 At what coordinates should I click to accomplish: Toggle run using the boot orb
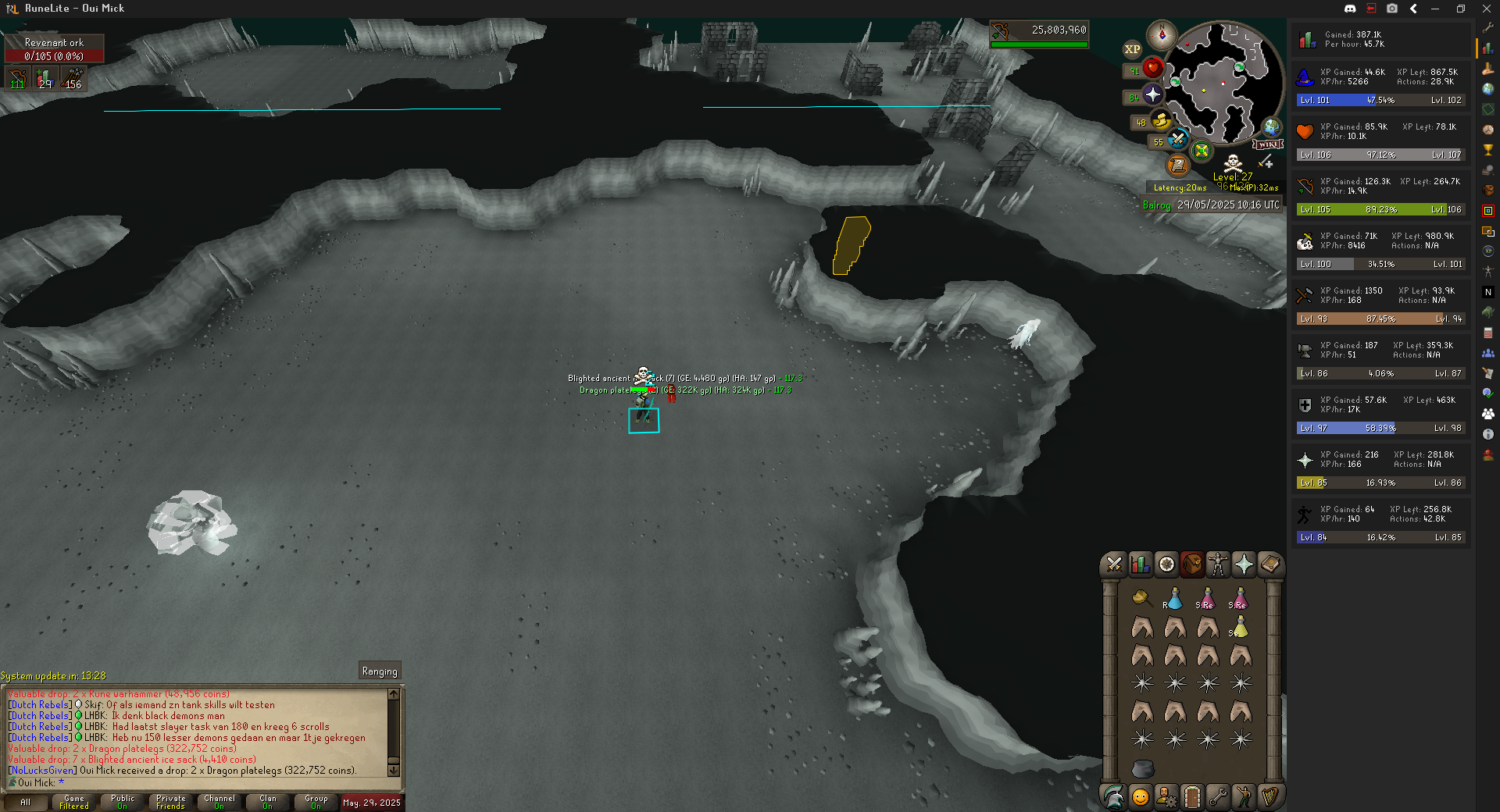click(x=1161, y=122)
